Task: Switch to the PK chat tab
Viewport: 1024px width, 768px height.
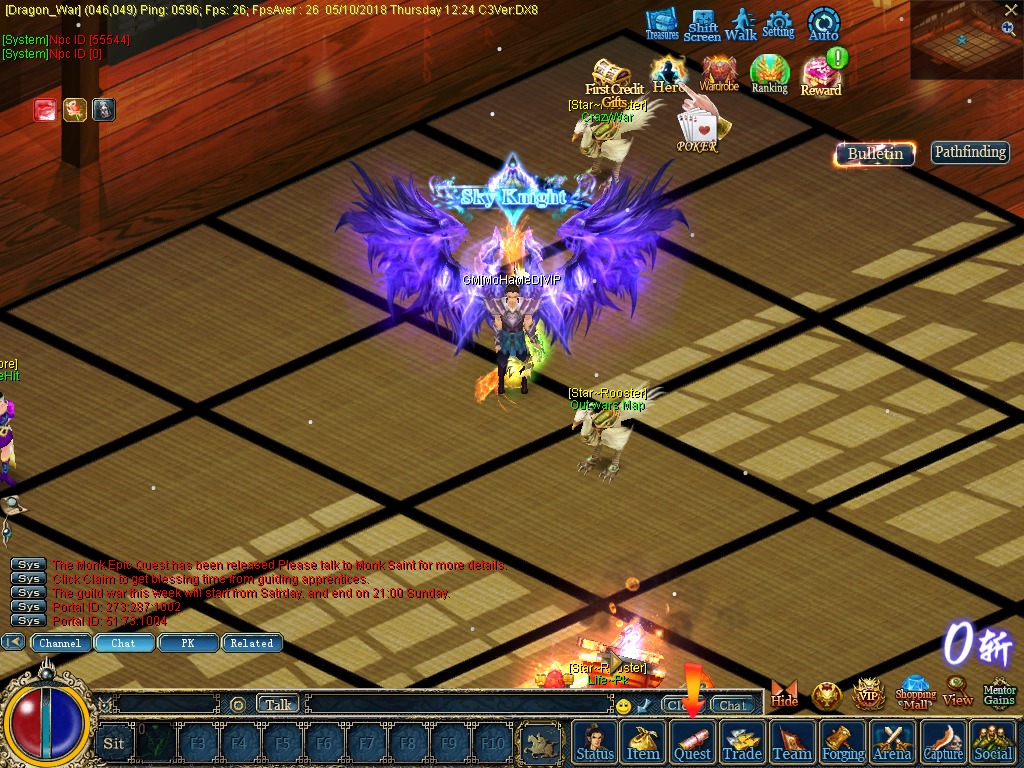Action: pos(188,643)
